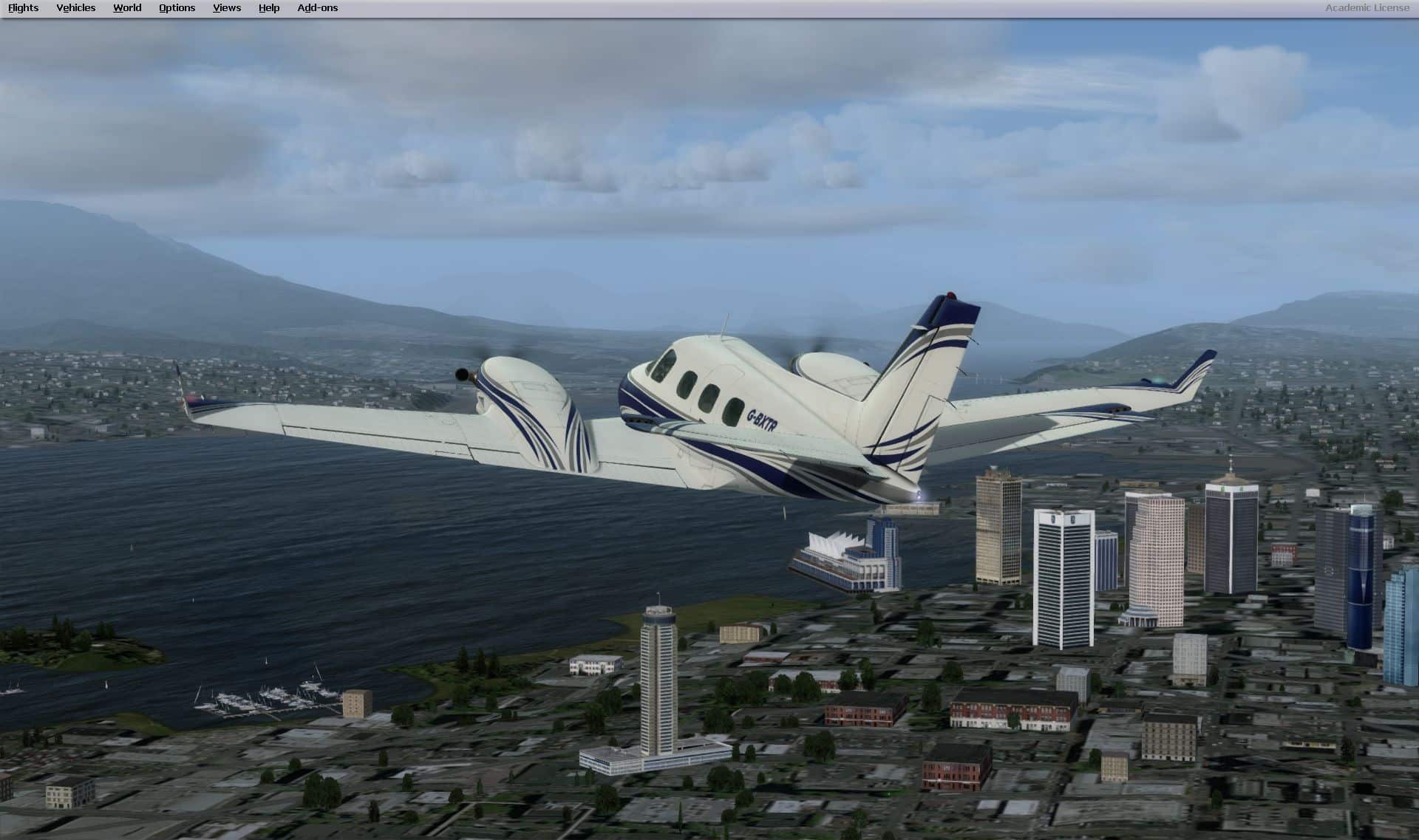The height and width of the screenshot is (840, 1419).
Task: Select the Add-ons menu
Action: pos(317,8)
